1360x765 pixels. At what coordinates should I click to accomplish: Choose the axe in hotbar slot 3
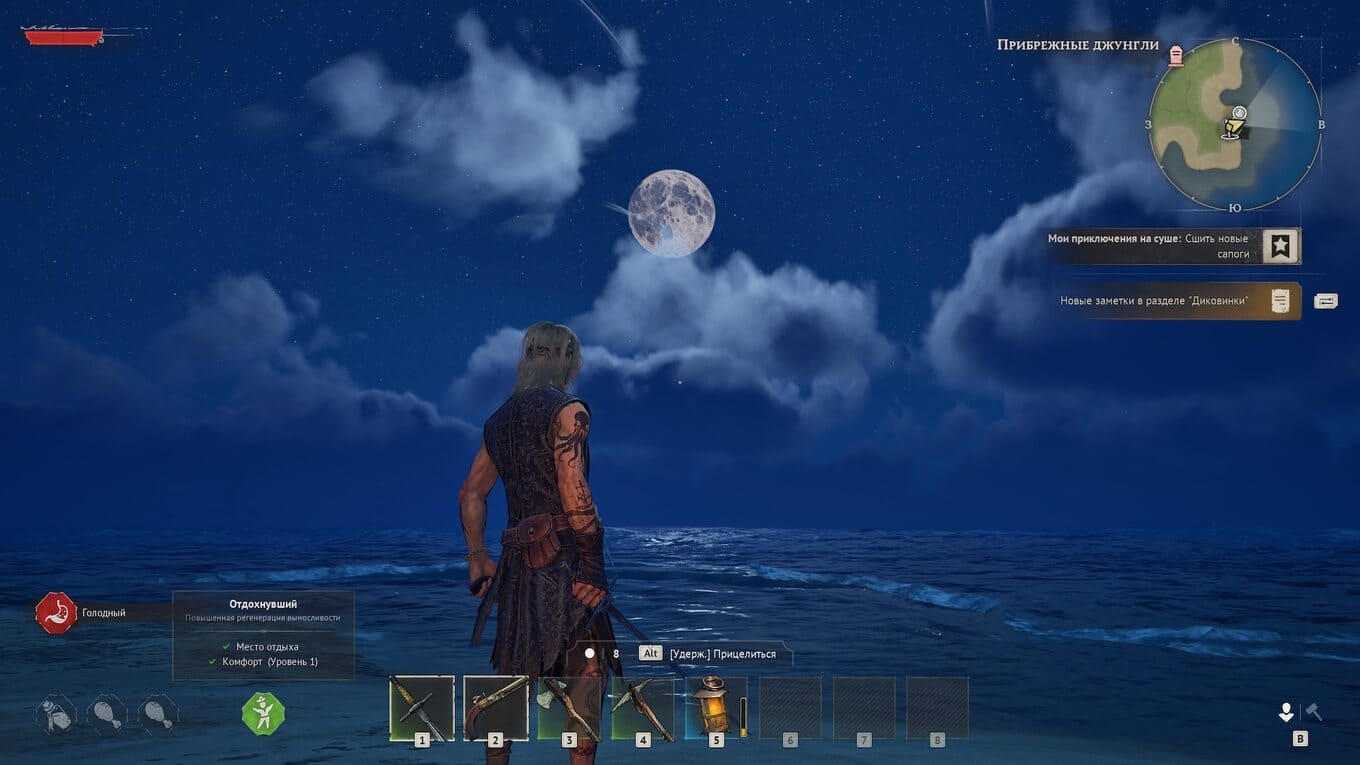(569, 707)
